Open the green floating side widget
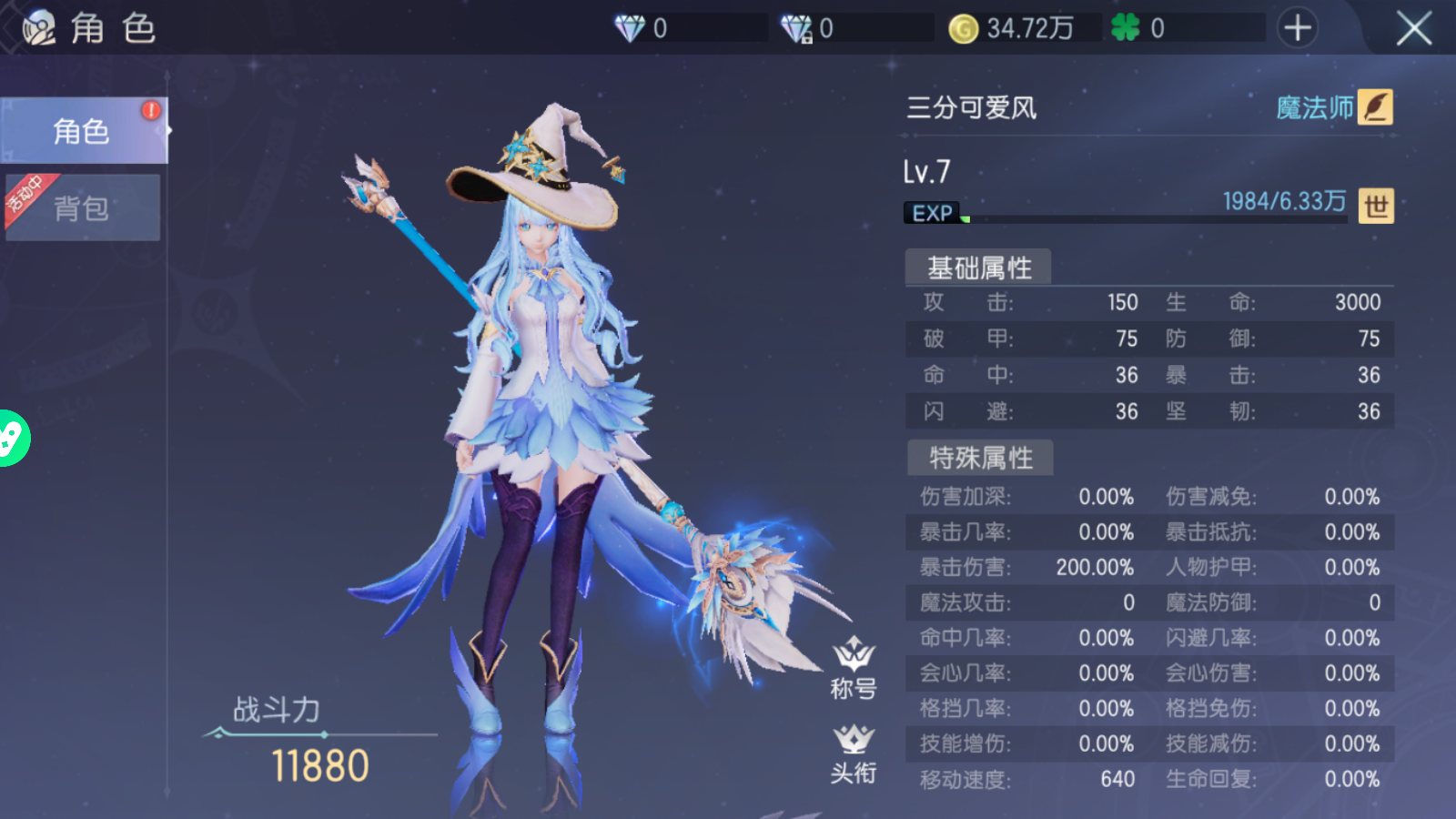Image resolution: width=1456 pixels, height=819 pixels. (x=13, y=439)
